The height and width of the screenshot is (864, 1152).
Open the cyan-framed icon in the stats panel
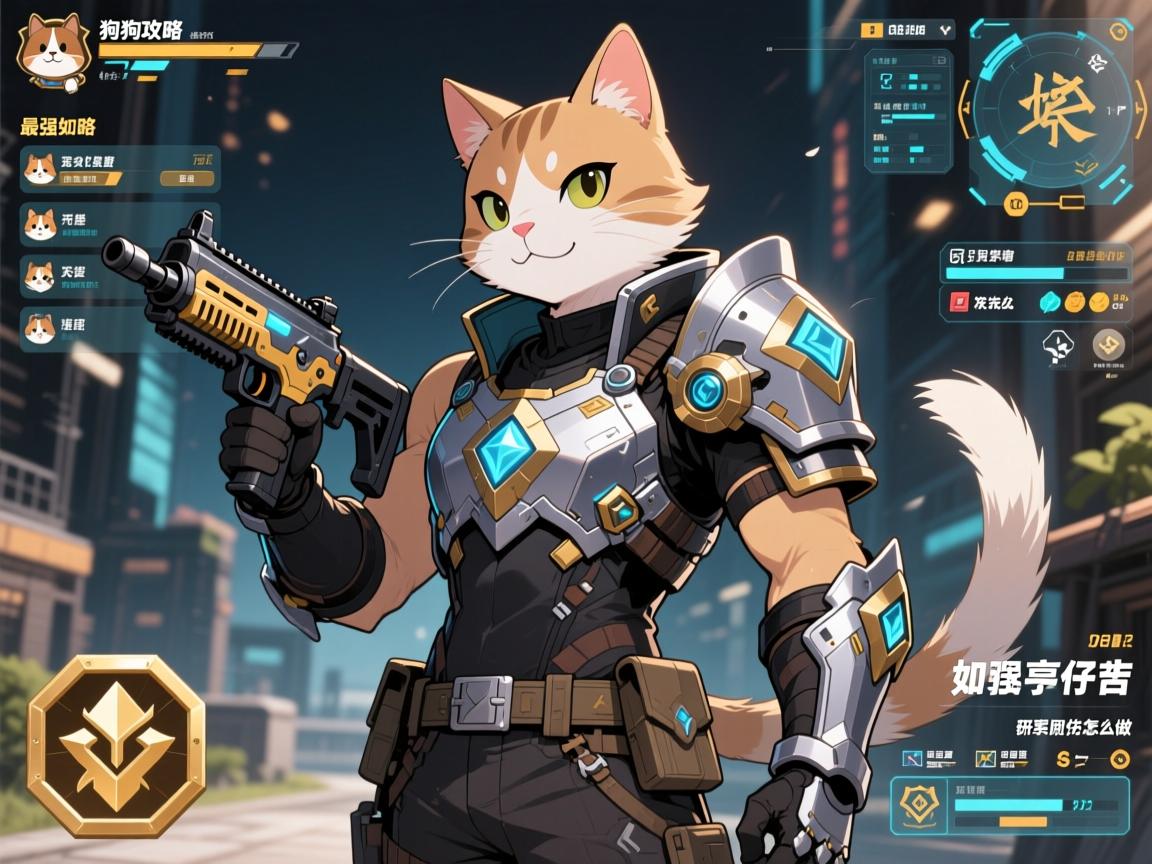tap(886, 81)
